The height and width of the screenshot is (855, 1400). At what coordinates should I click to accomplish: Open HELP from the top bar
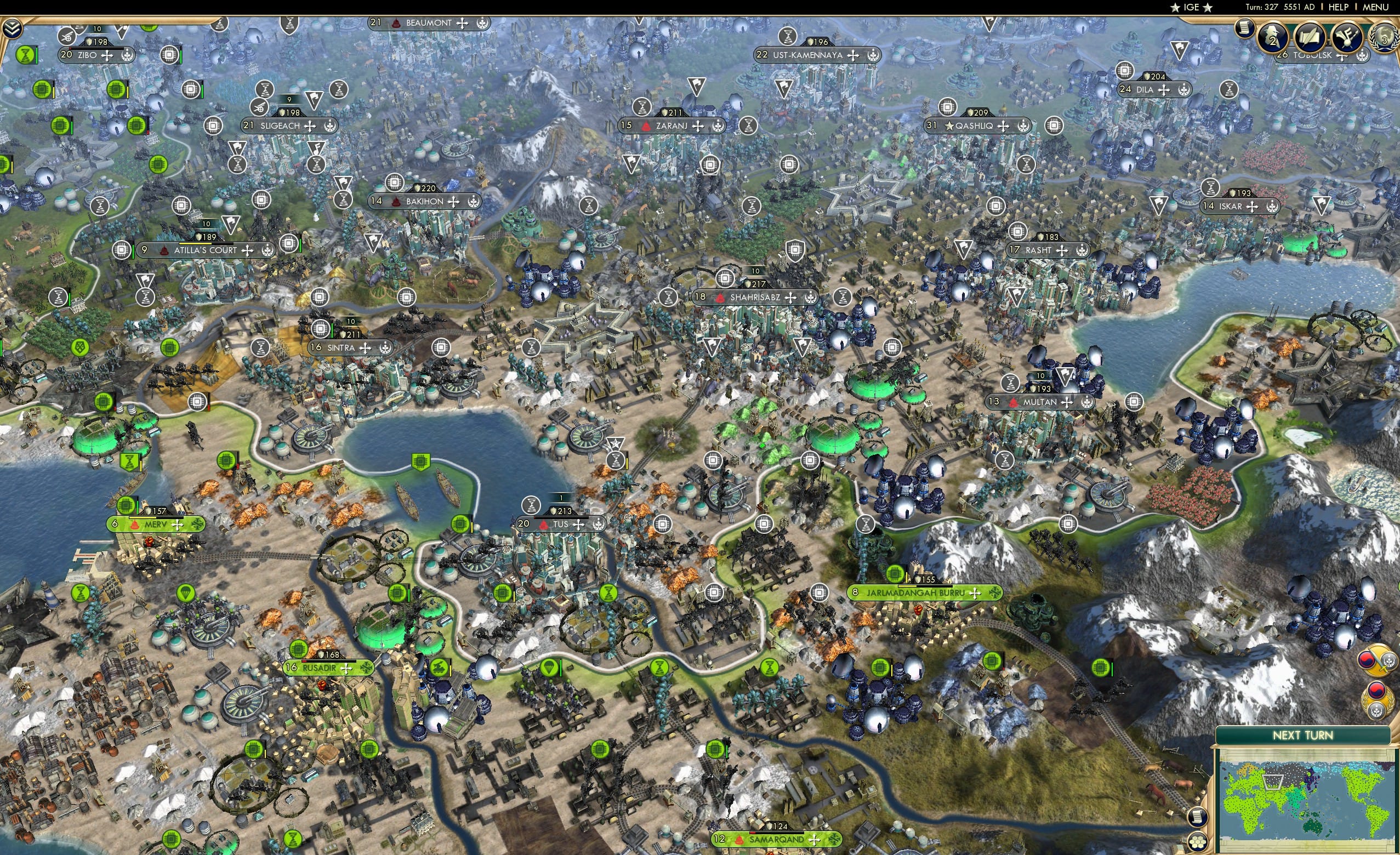point(1339,7)
